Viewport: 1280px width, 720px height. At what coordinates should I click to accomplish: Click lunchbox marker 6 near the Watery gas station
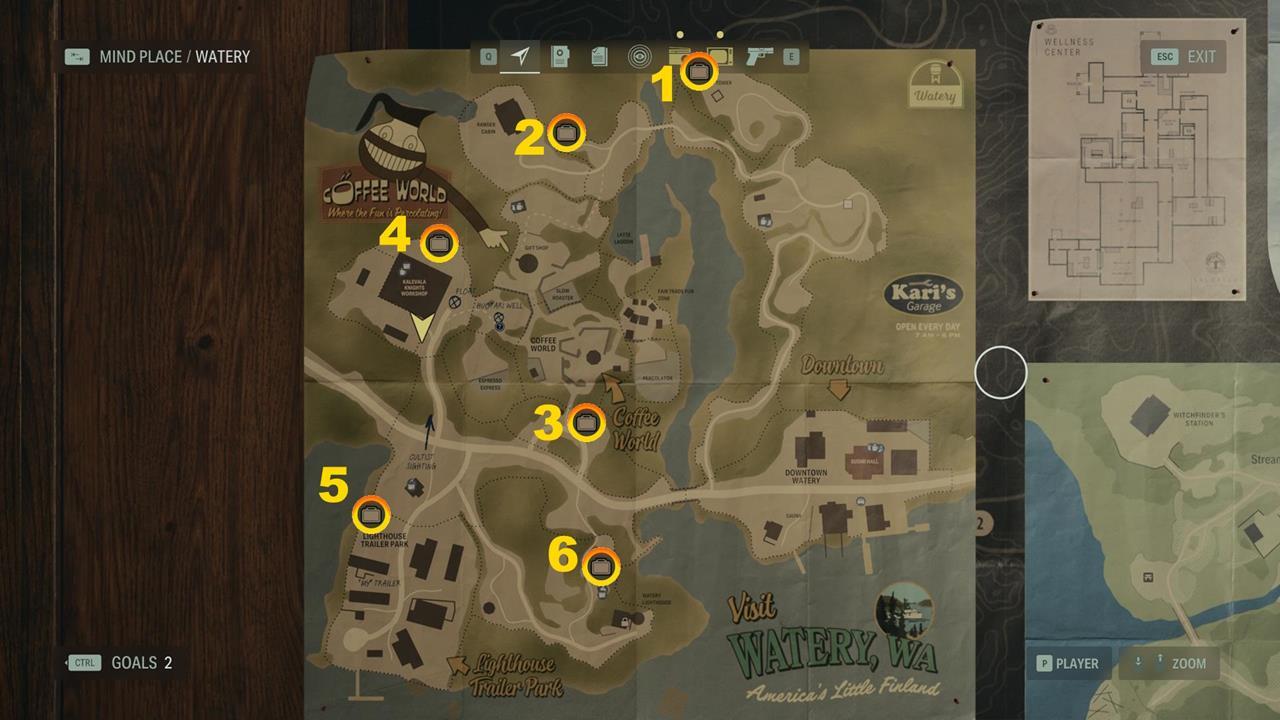pos(601,565)
